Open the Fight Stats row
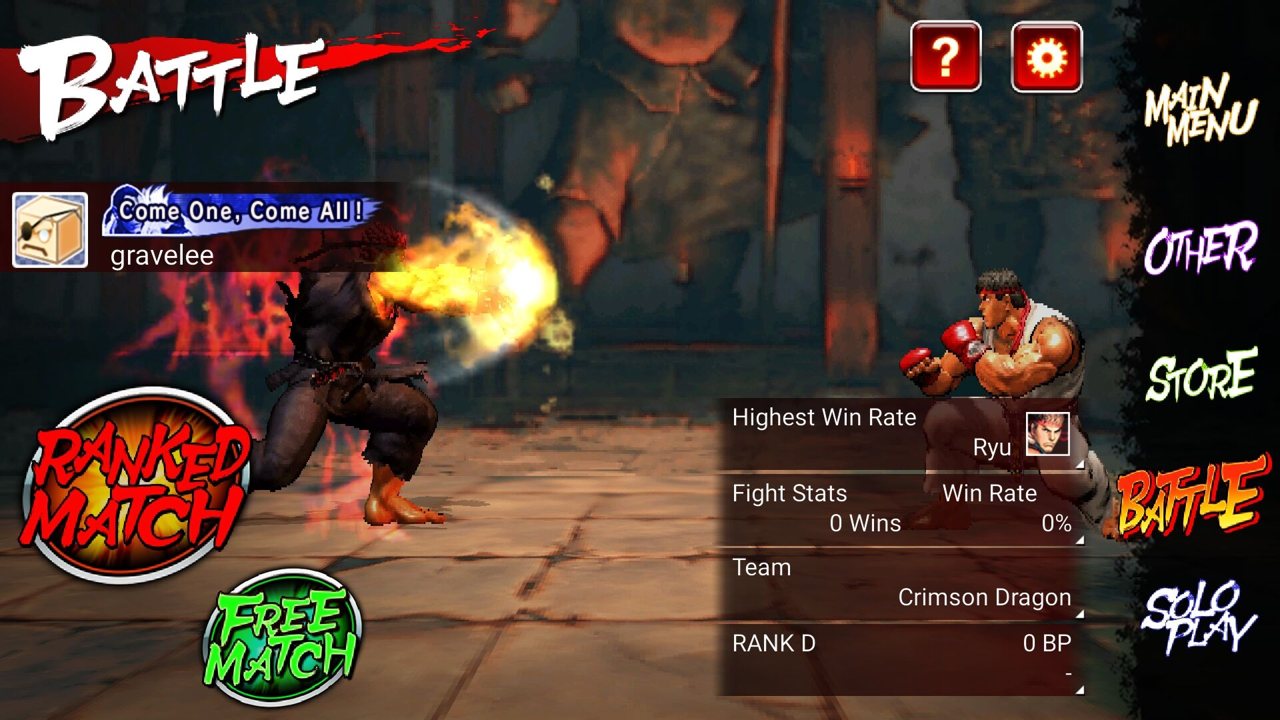 click(902, 509)
